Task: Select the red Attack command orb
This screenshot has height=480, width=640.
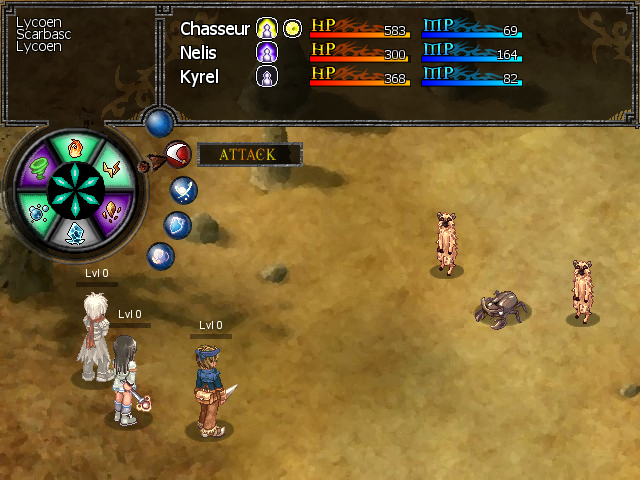Action: [x=179, y=154]
